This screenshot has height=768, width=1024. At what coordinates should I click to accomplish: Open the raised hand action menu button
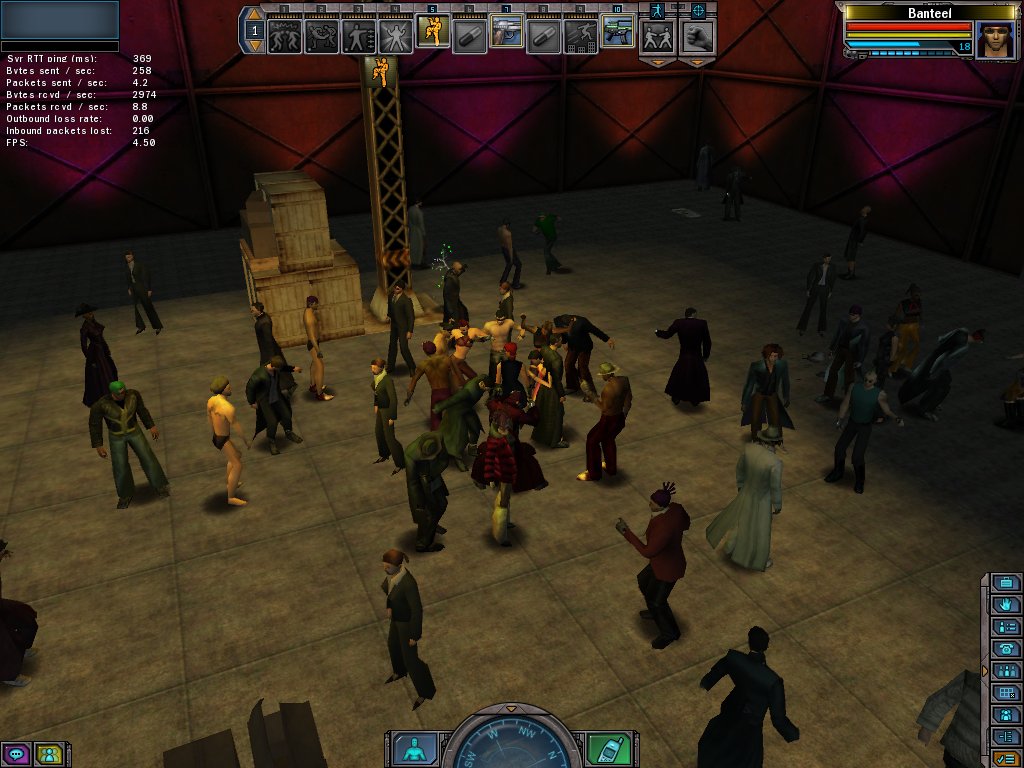tap(1006, 605)
